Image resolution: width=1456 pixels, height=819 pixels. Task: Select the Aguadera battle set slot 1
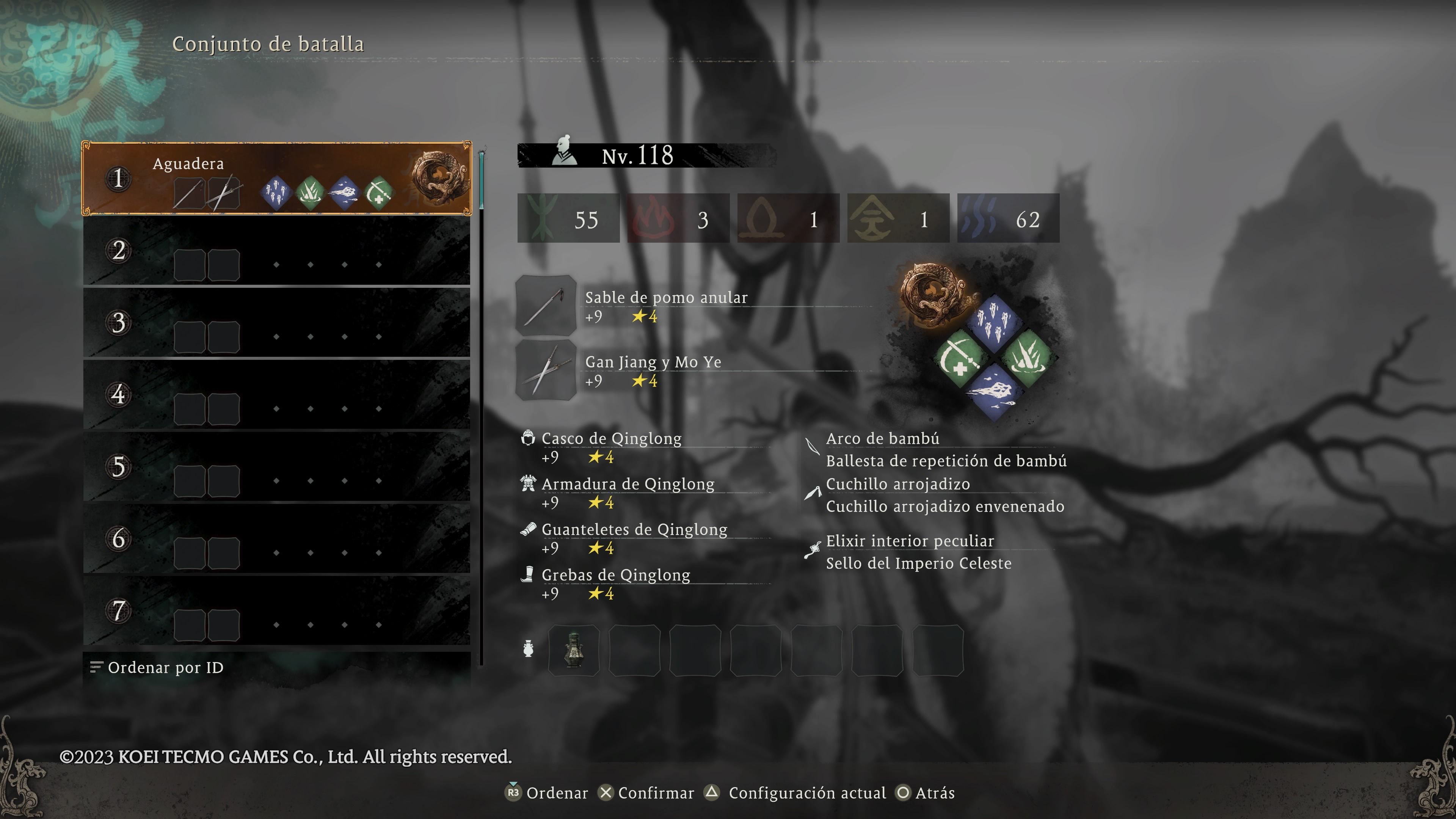pyautogui.click(x=276, y=179)
